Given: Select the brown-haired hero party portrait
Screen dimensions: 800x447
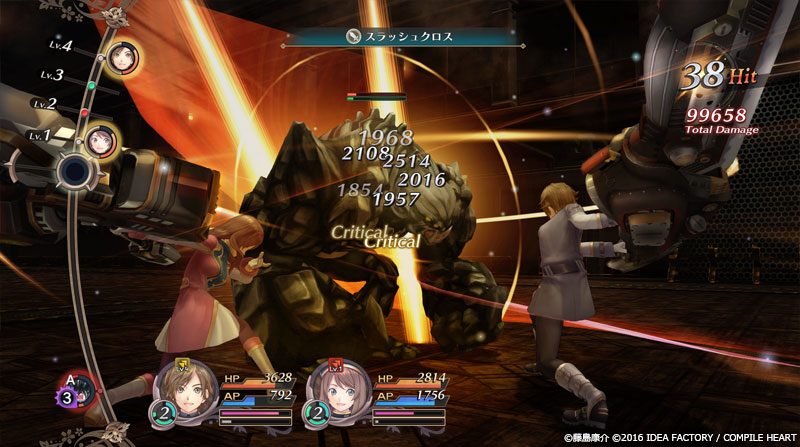Looking at the screenshot, I should [183, 389].
